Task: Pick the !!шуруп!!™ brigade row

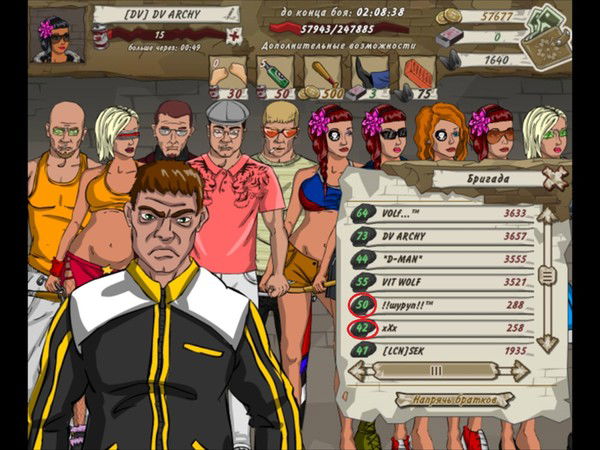Action: [440, 305]
